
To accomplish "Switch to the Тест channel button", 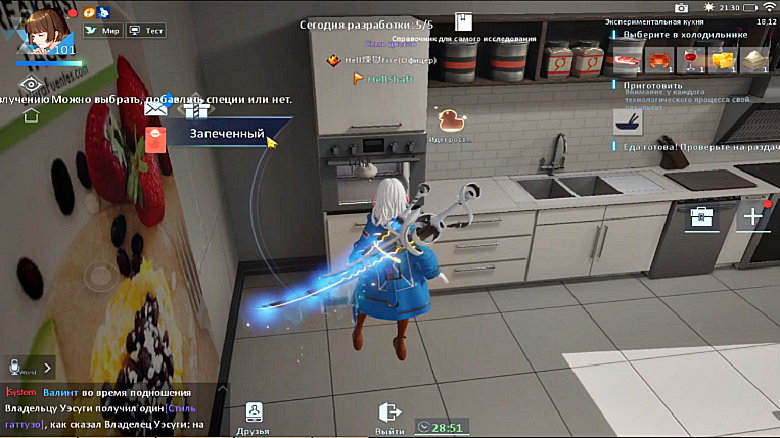I will point(147,30).
